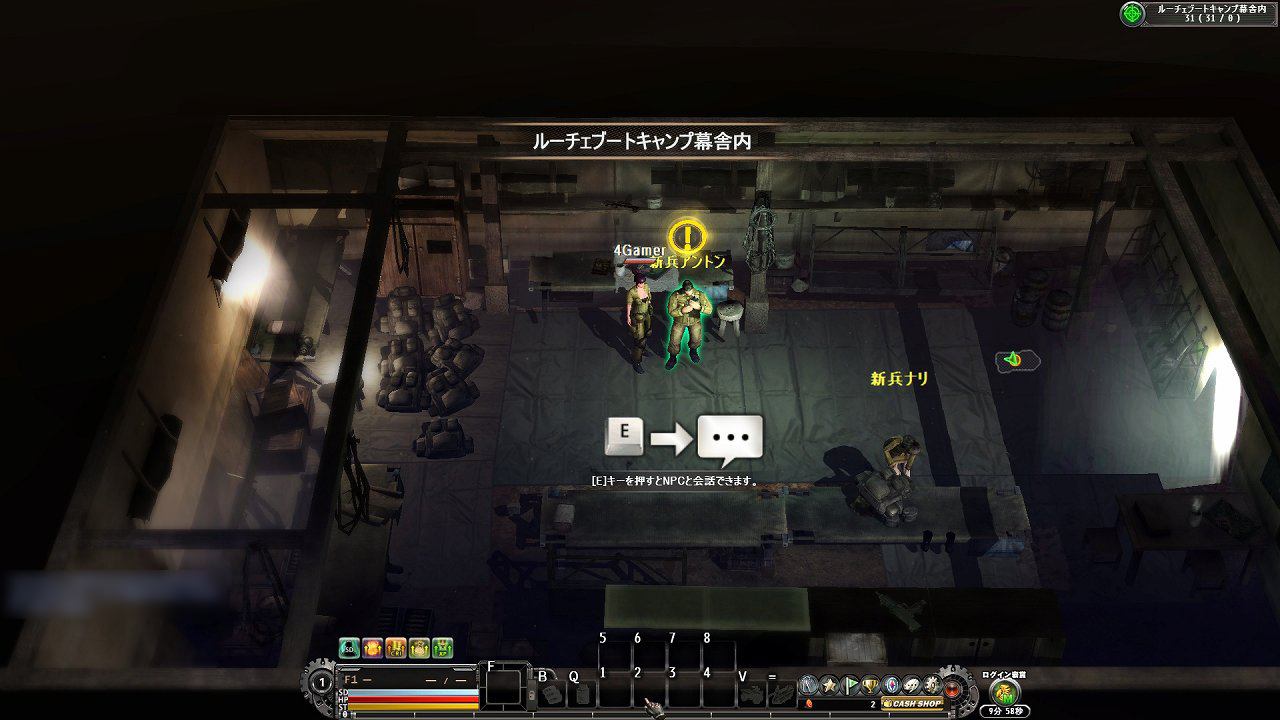
Task: Open the character equipment icon, leftmost circular icon
Action: click(806, 685)
